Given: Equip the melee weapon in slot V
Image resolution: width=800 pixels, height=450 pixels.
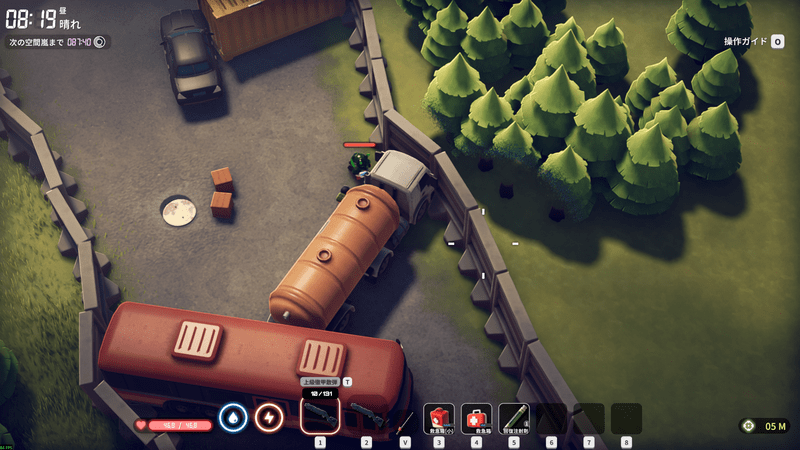Looking at the screenshot, I should point(404,418).
